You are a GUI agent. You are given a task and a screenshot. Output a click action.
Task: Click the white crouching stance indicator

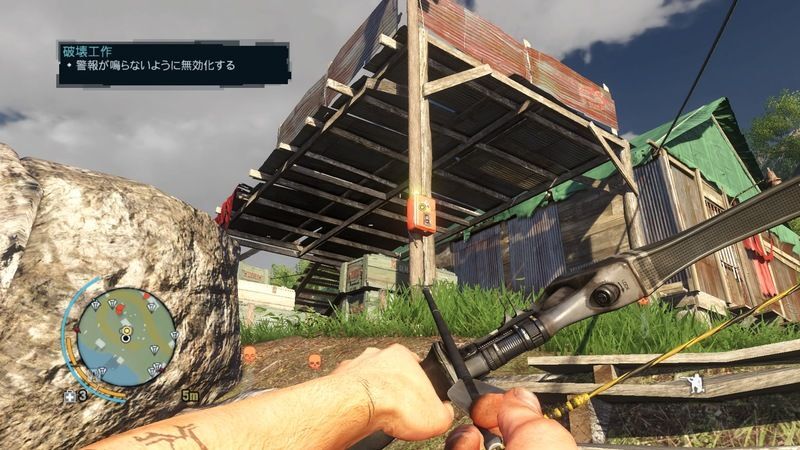[x=688, y=382]
